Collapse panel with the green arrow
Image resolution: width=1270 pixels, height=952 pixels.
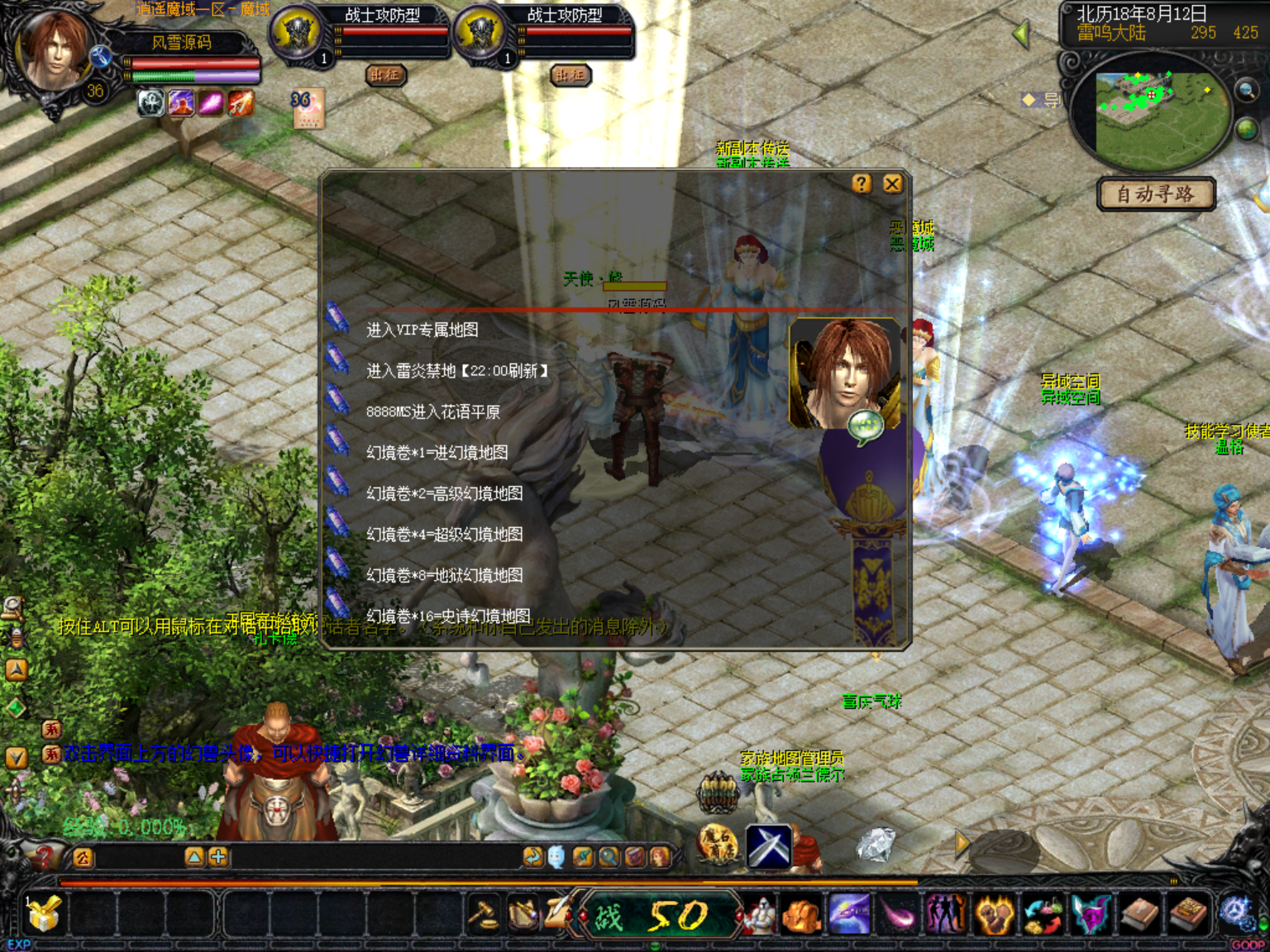pos(1021,34)
